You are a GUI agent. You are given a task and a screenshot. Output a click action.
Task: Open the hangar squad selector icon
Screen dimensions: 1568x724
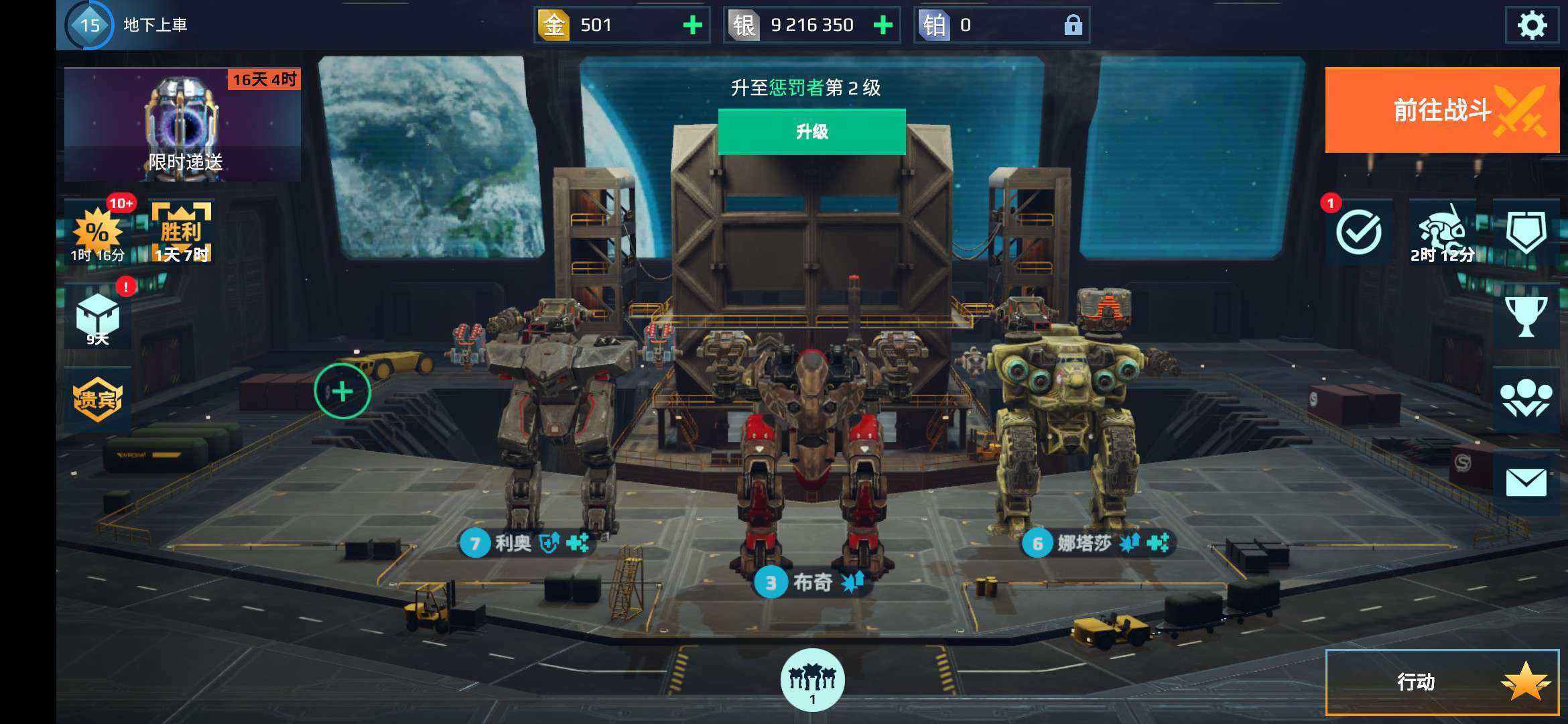click(812, 680)
